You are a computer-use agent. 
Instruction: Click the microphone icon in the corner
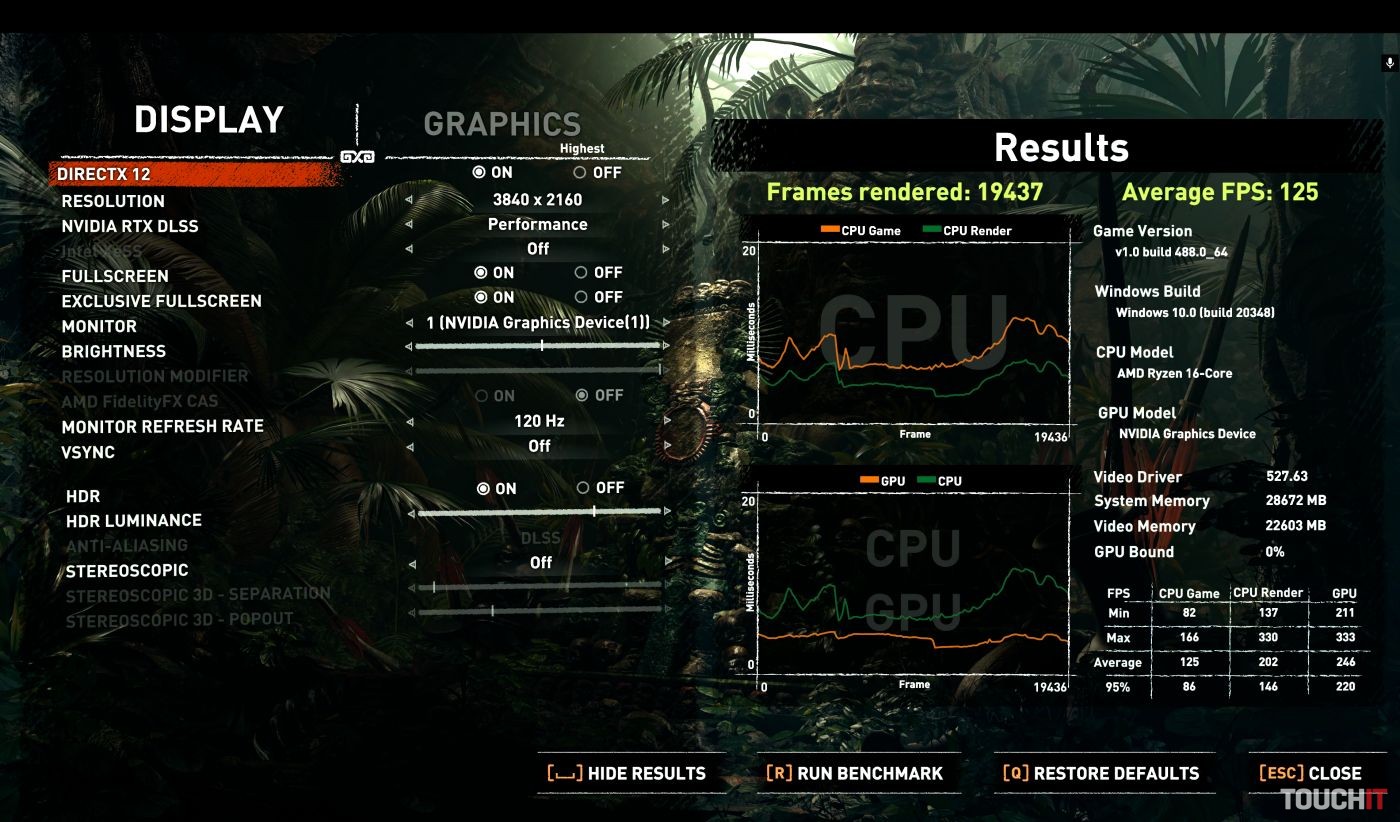click(1389, 63)
